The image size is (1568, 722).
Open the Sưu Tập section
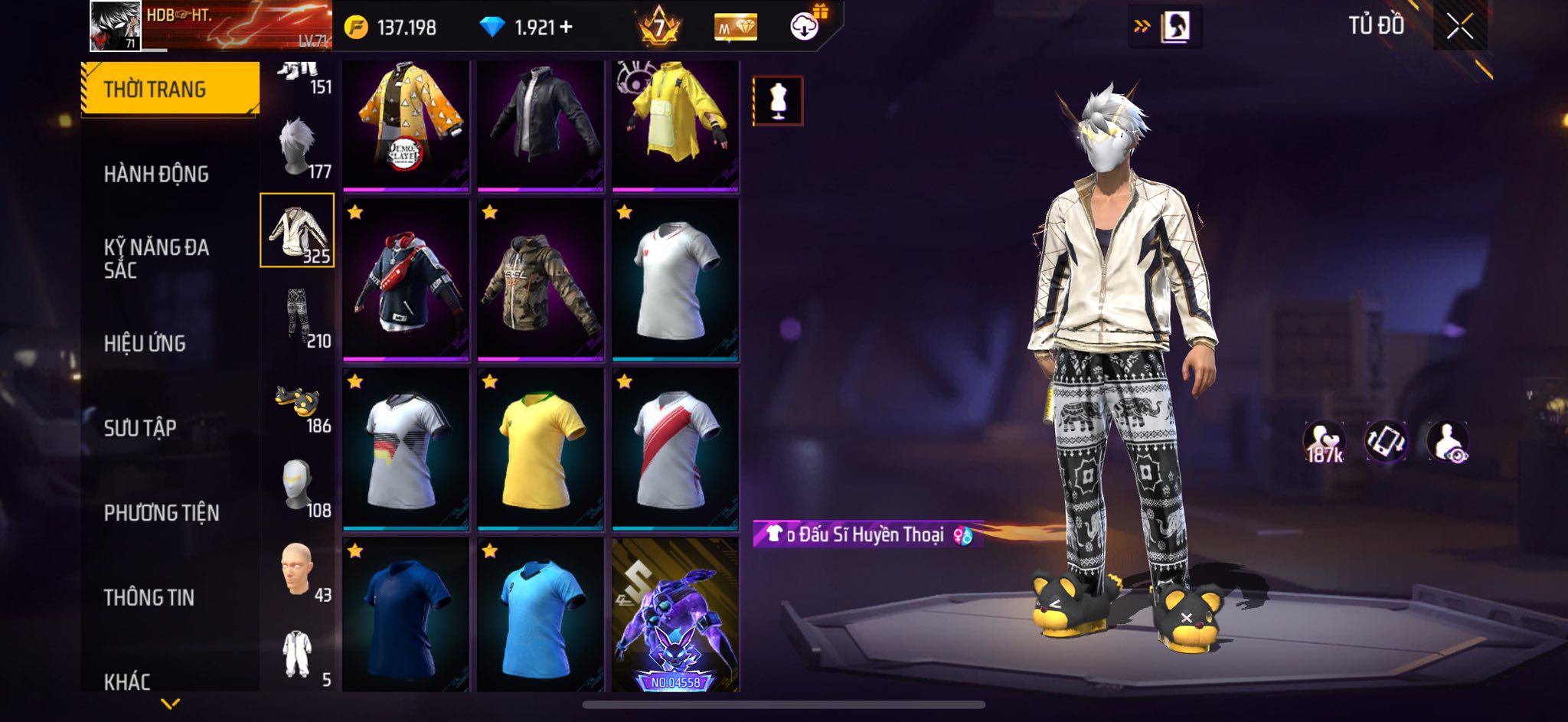pos(140,428)
